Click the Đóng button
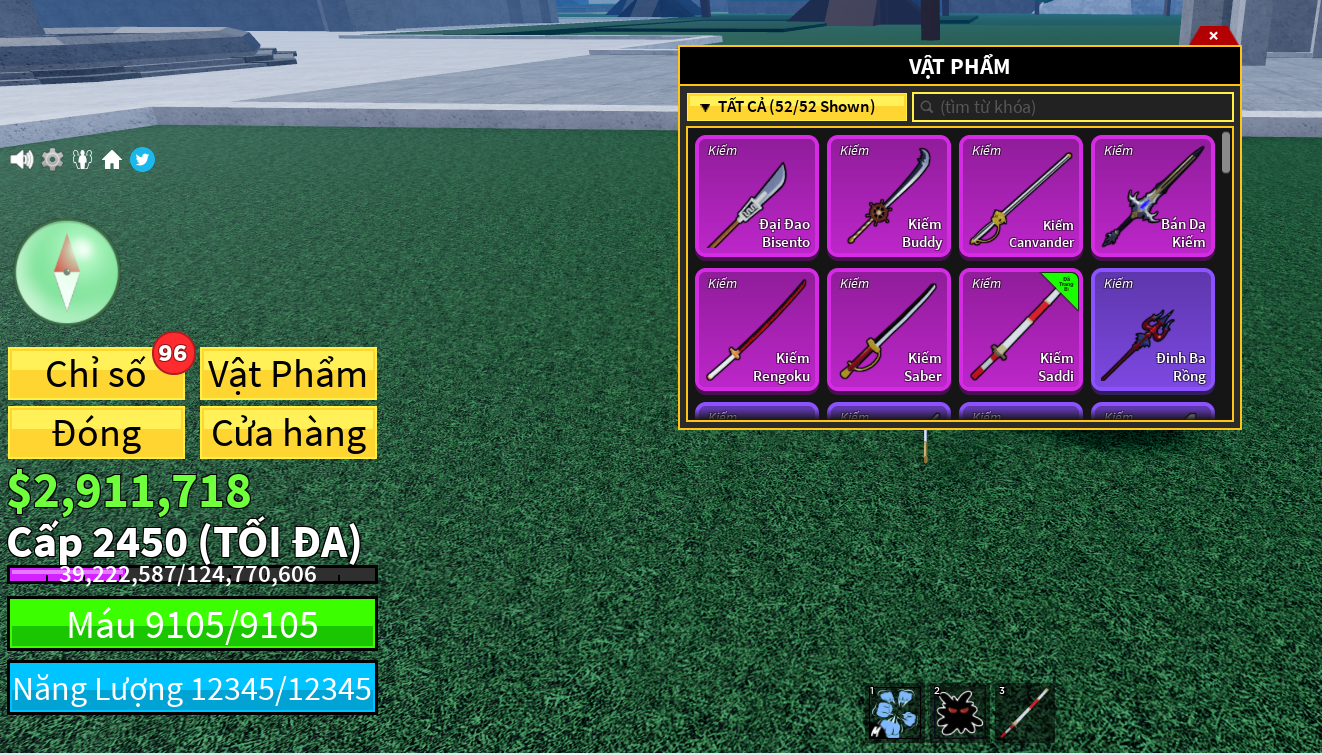1322x755 pixels. coord(95,432)
